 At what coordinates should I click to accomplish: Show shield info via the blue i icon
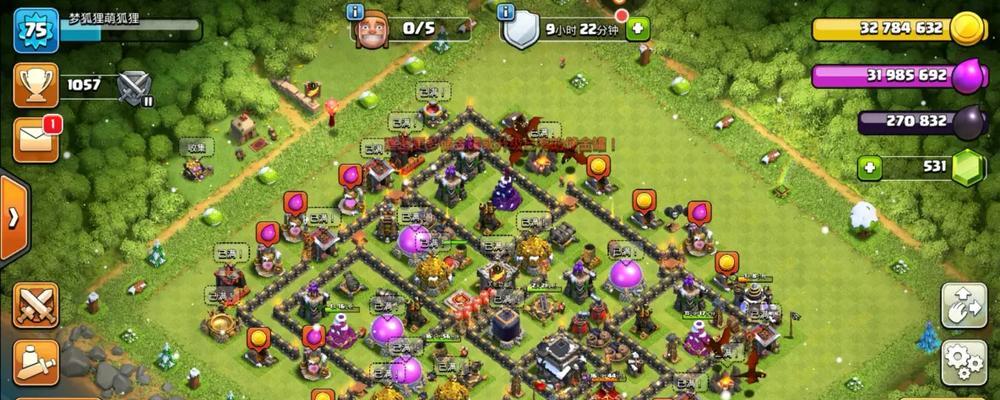coord(506,11)
